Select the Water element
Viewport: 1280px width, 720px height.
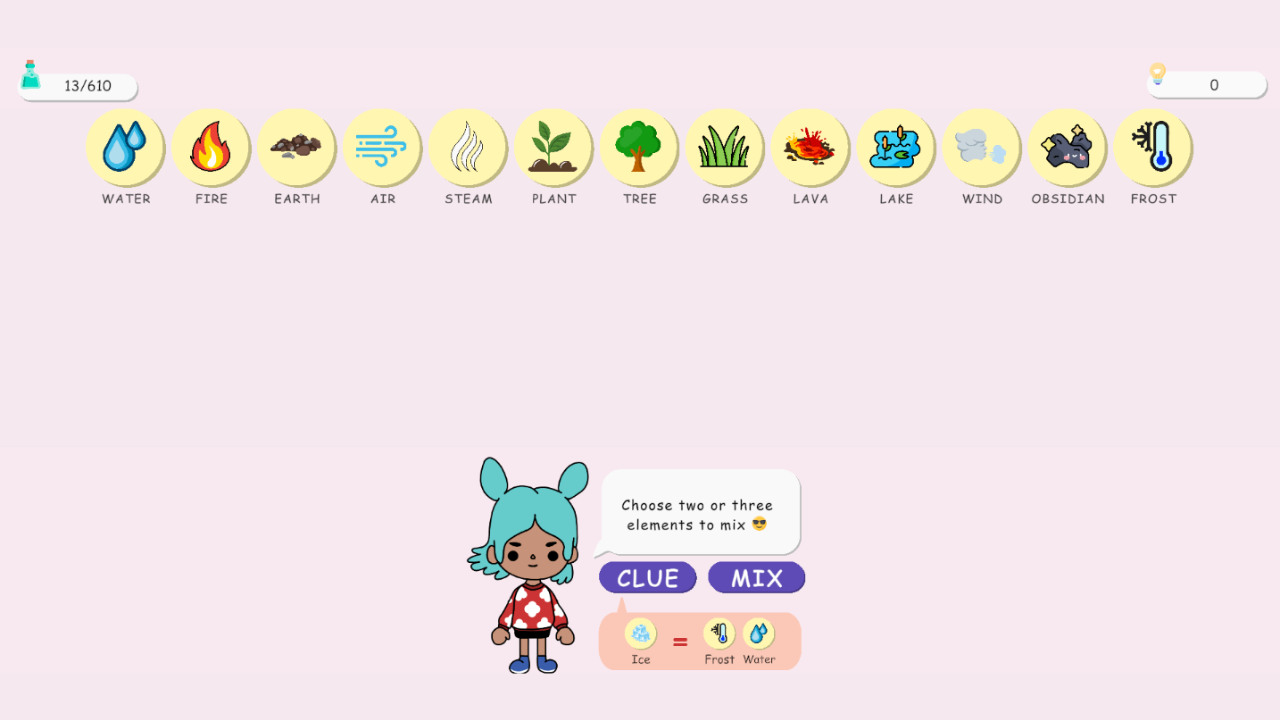pyautogui.click(x=125, y=148)
